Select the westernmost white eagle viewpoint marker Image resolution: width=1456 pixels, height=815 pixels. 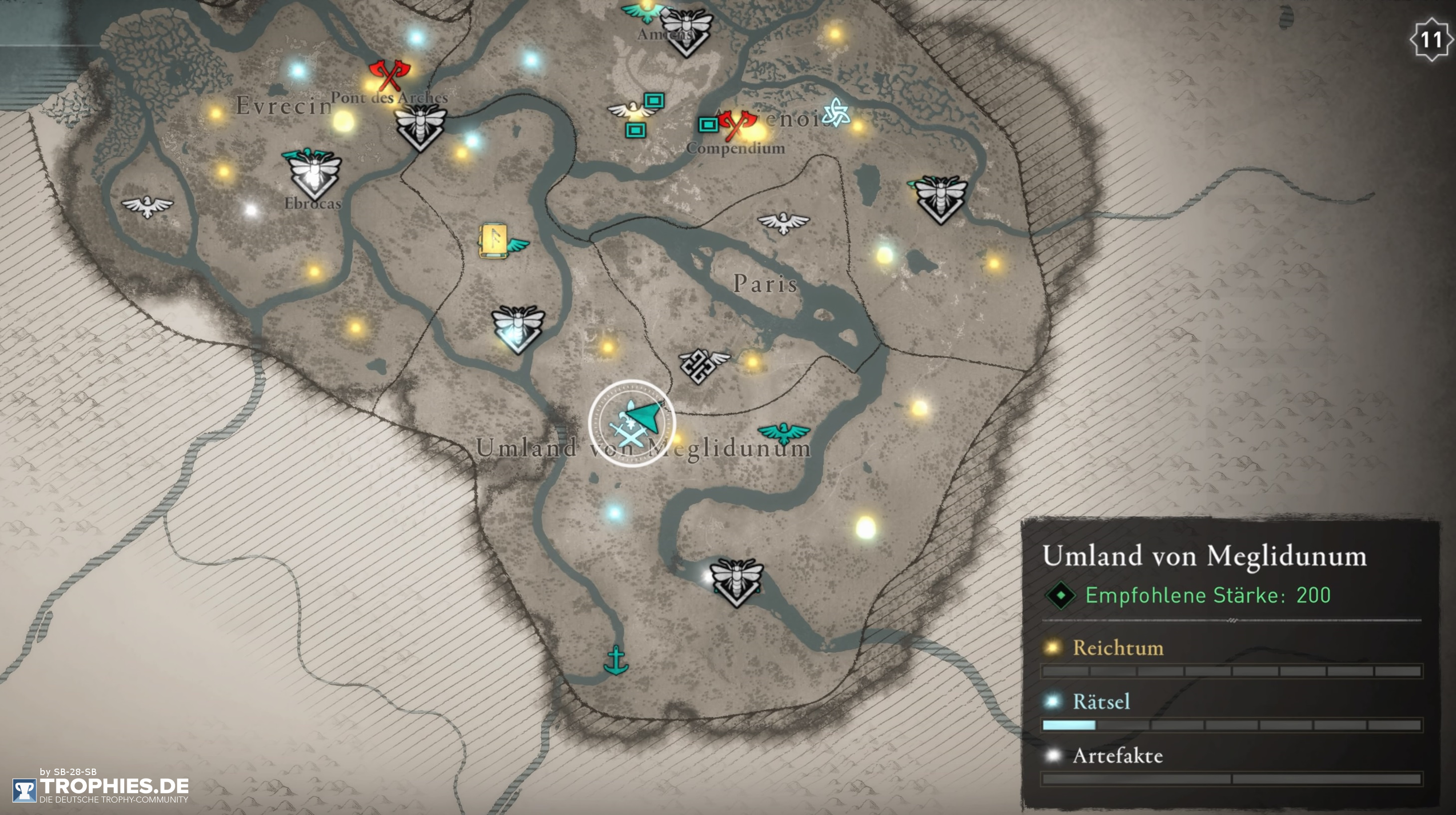pyautogui.click(x=148, y=206)
